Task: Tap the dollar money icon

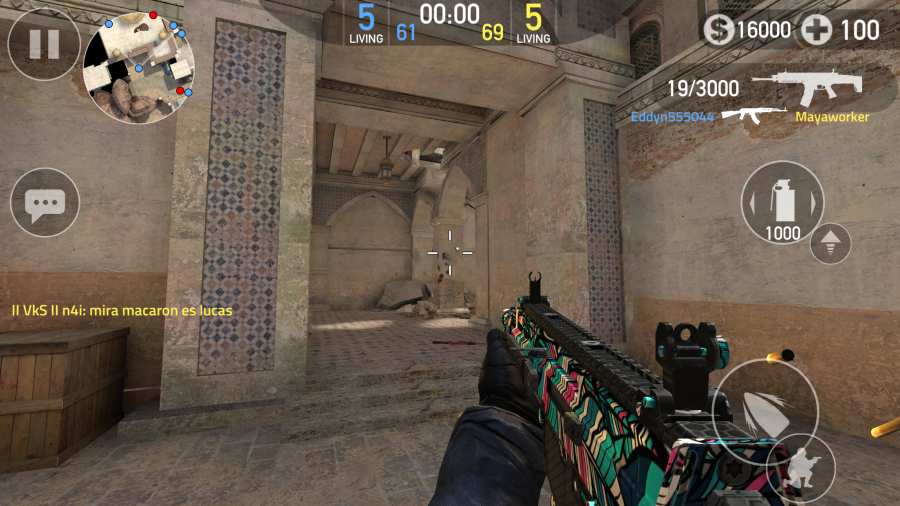Action: [x=718, y=30]
